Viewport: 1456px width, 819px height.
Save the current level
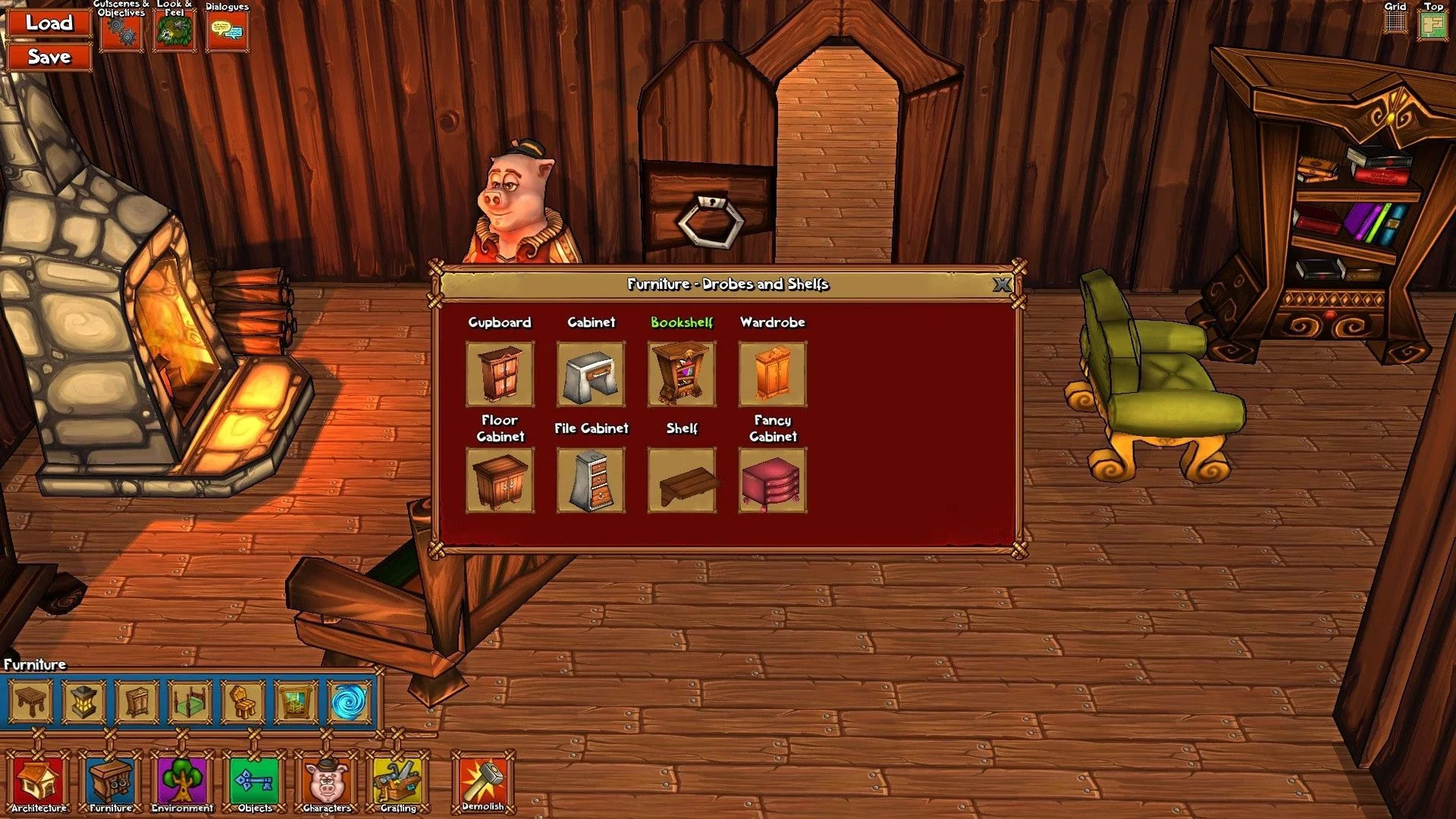(49, 57)
